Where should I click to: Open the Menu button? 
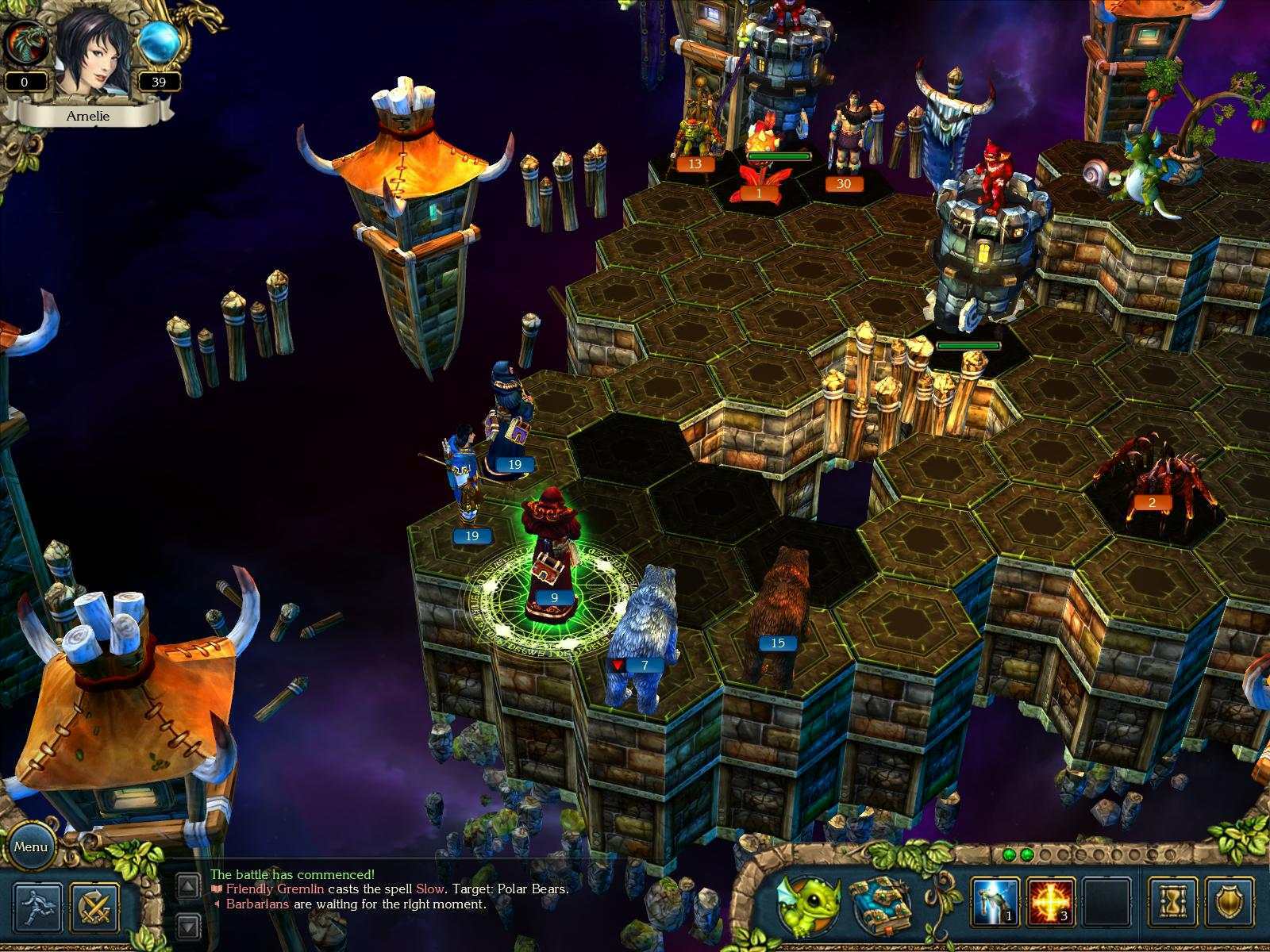33,847
